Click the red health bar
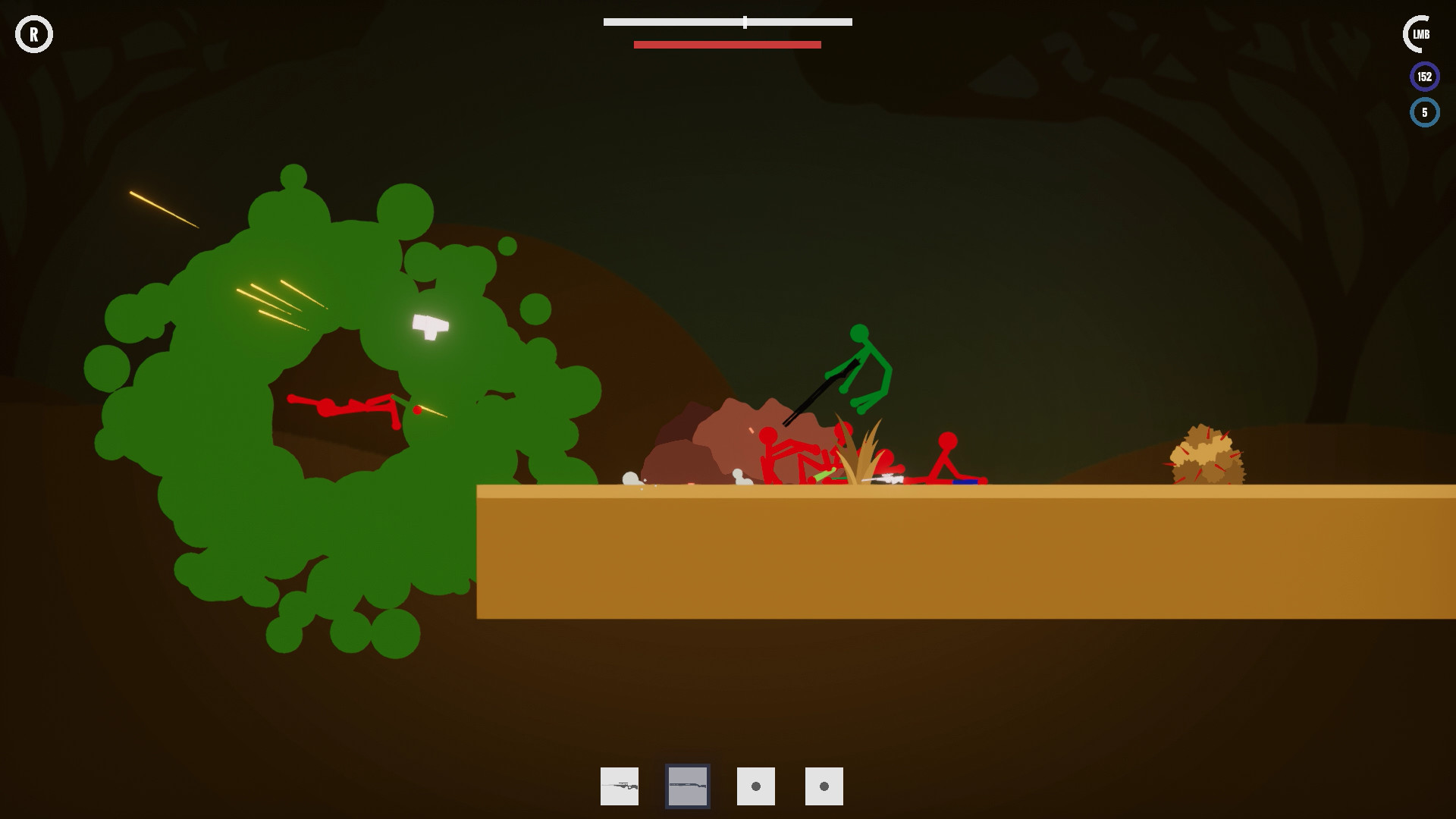This screenshot has width=1456, height=819. pos(727,45)
